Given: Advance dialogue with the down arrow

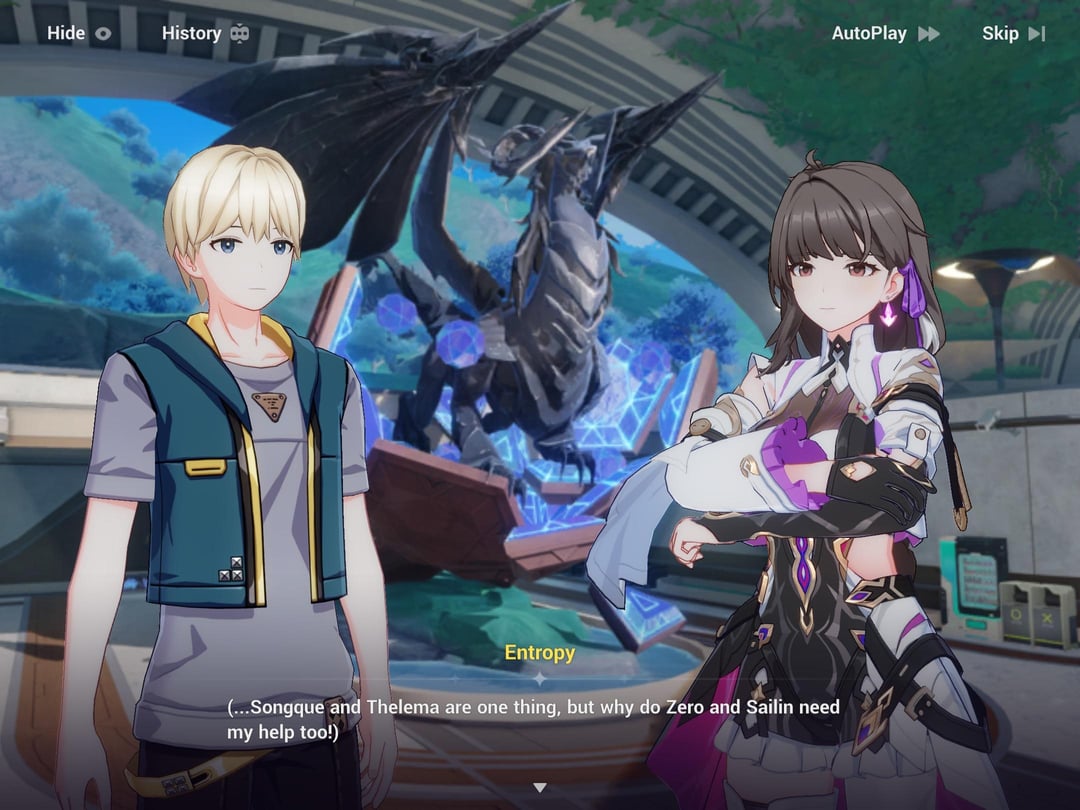Looking at the screenshot, I should (540, 788).
